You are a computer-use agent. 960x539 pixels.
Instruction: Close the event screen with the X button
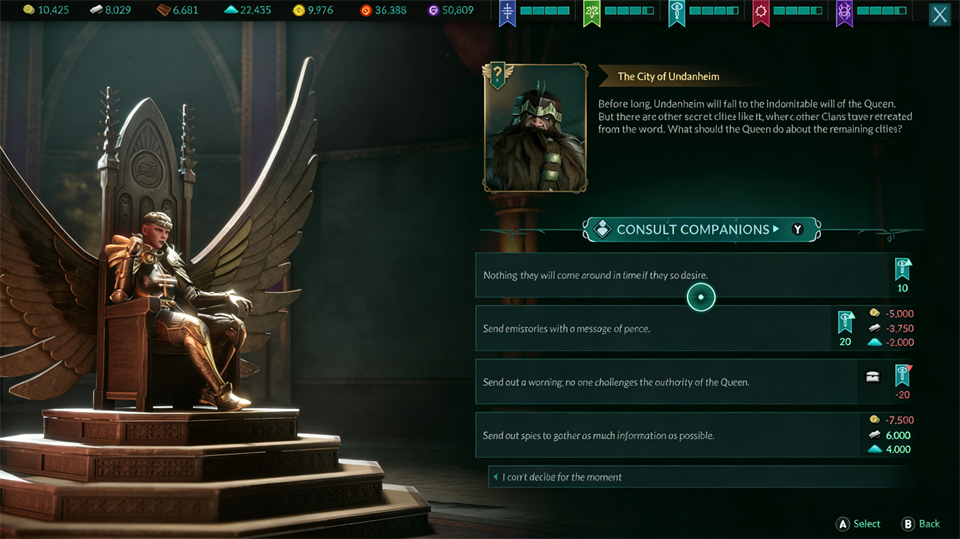940,15
